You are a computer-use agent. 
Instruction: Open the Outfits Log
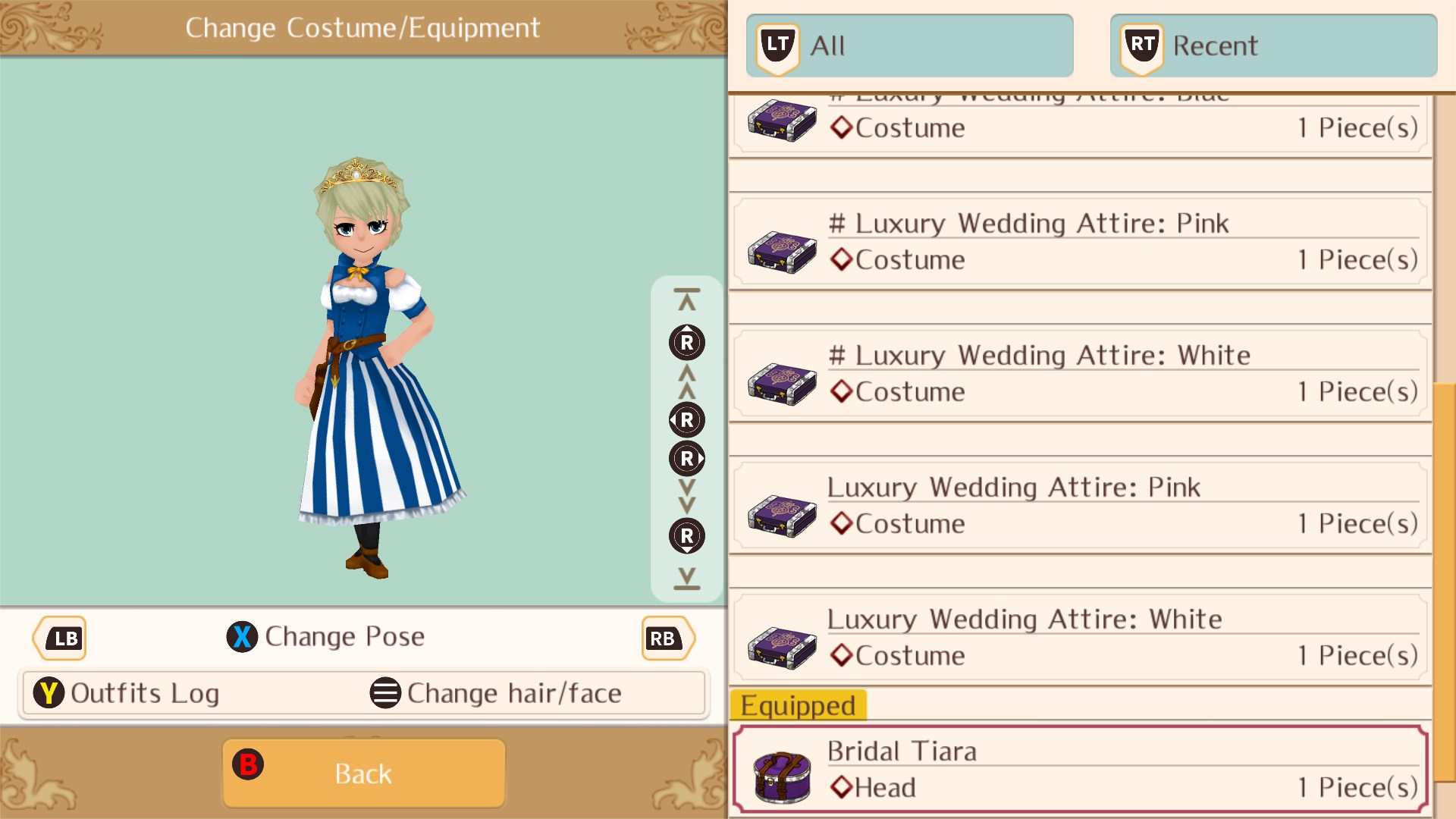143,692
